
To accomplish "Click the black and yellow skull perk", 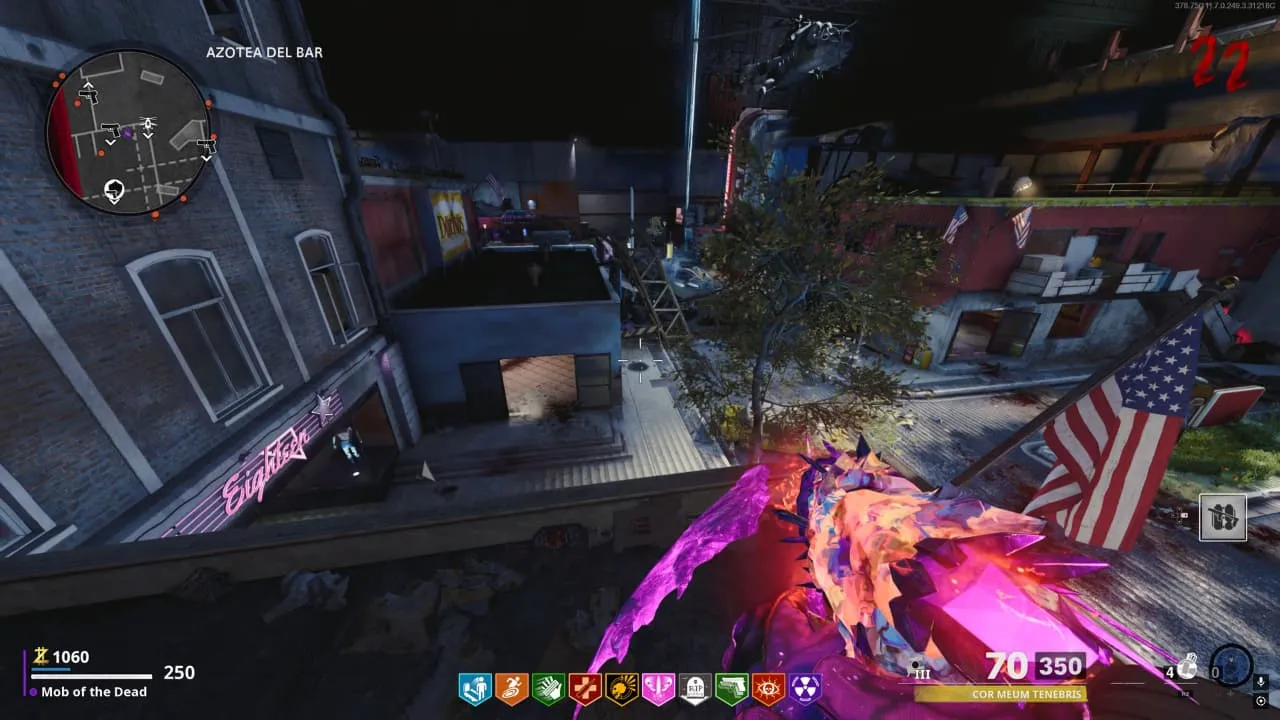I will coord(621,688).
